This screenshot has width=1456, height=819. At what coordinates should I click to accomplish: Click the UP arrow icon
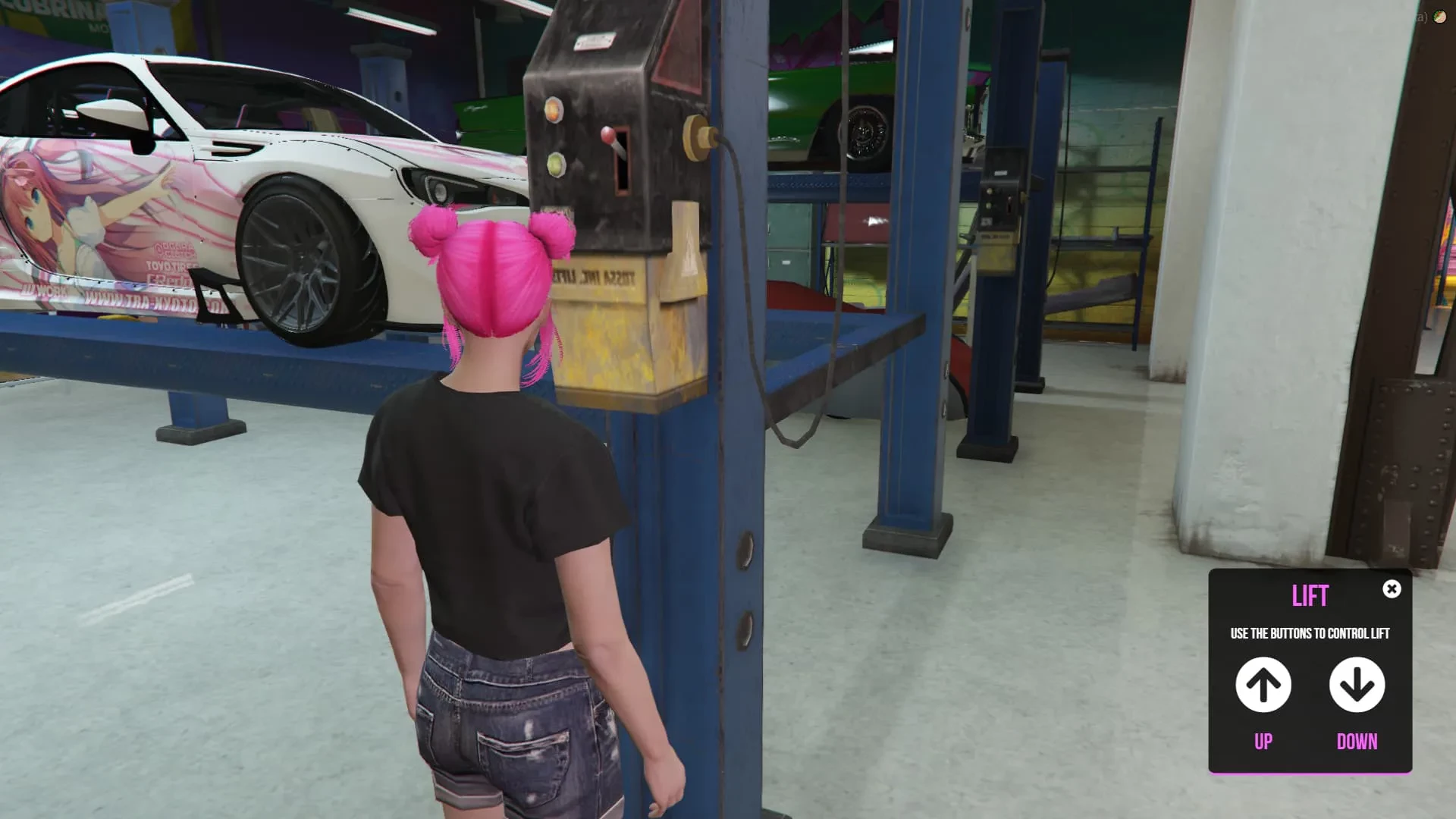[1263, 685]
